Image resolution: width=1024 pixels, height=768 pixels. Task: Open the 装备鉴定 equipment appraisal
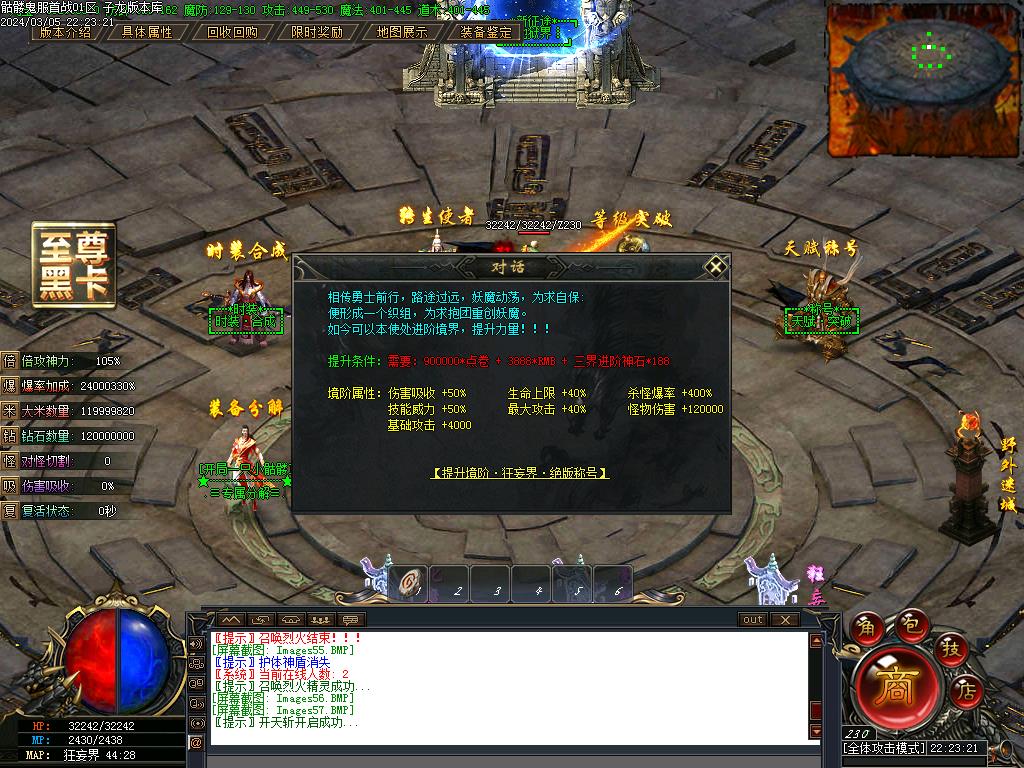click(486, 32)
